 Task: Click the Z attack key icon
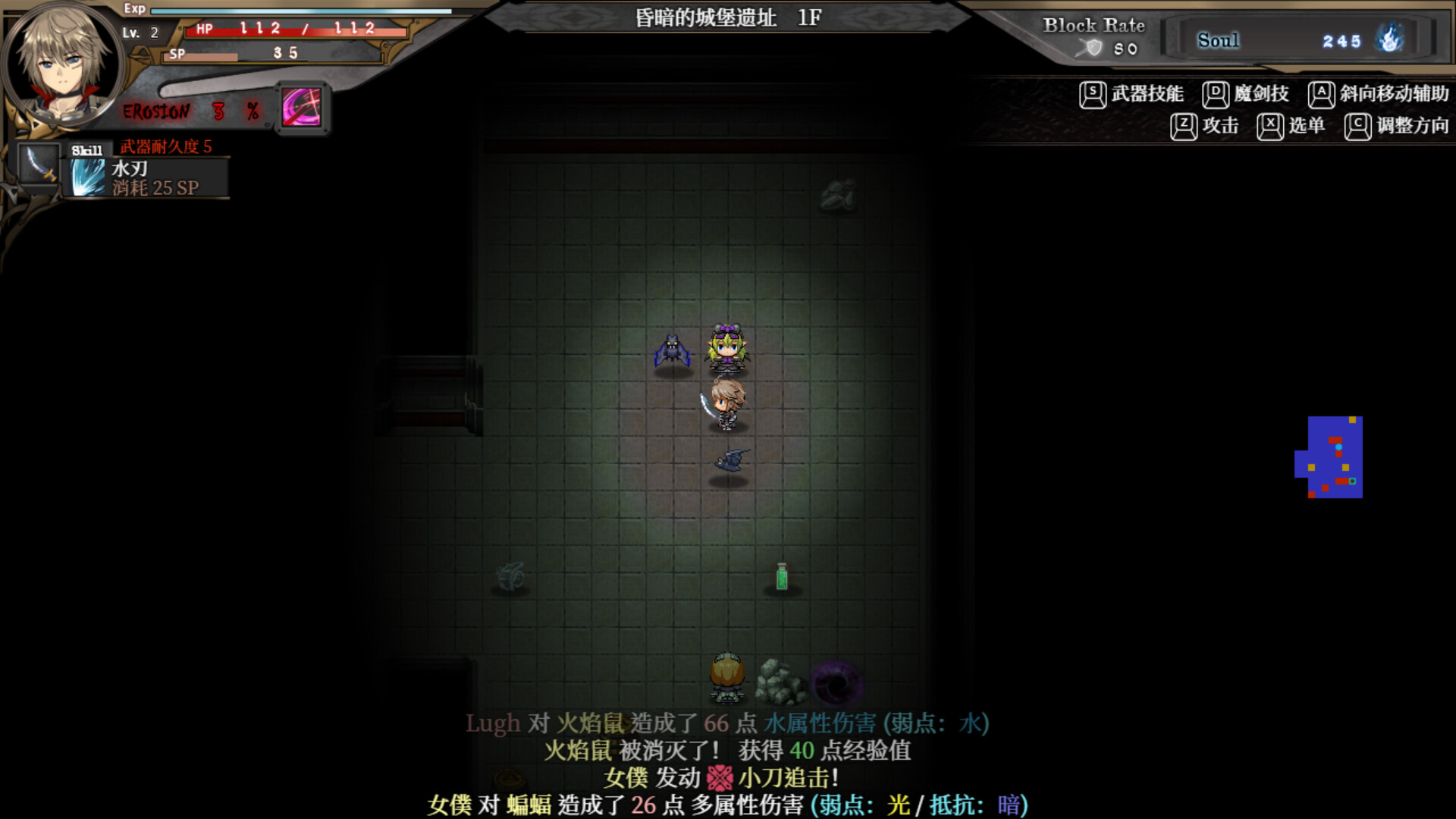click(x=1182, y=126)
